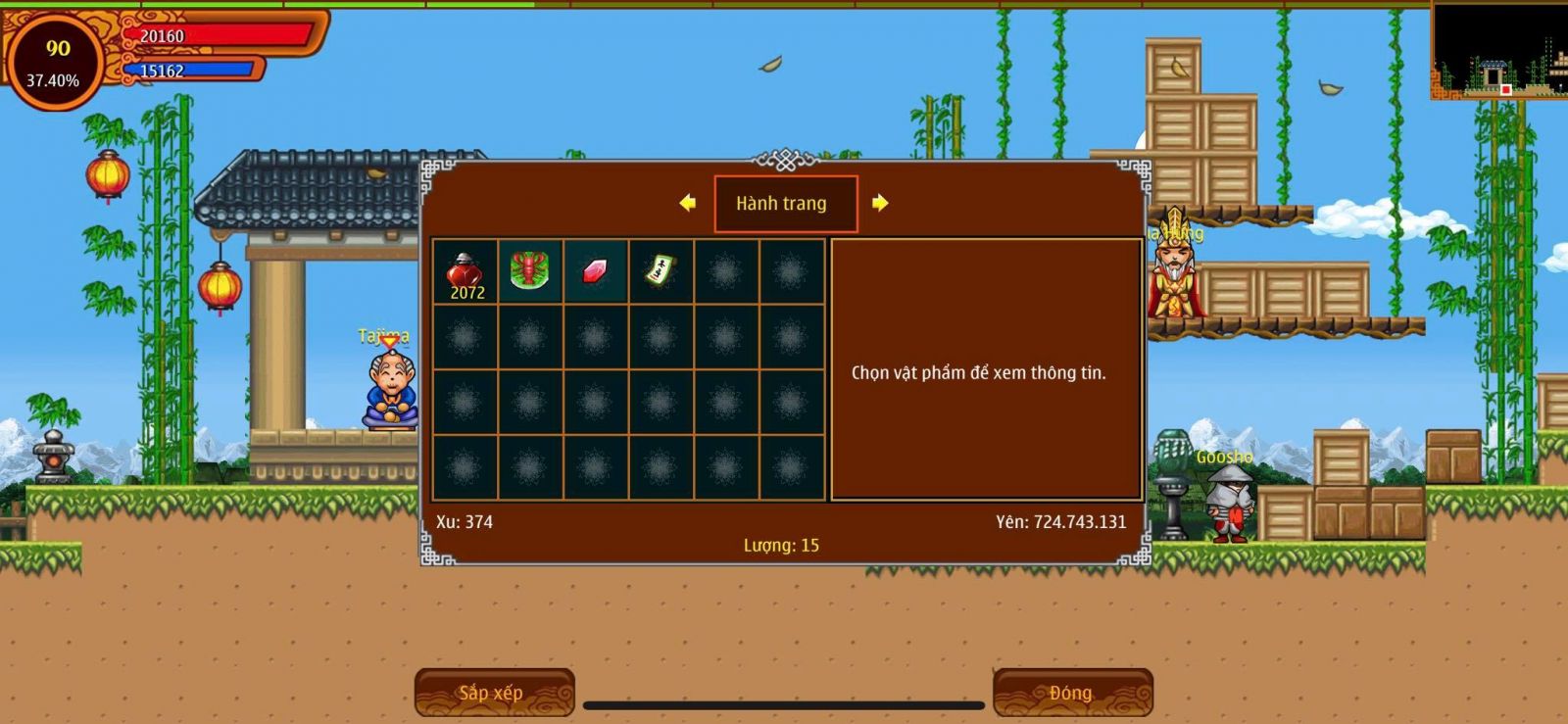Pick the paper scroll item
1568x724 pixels.
pos(661,270)
